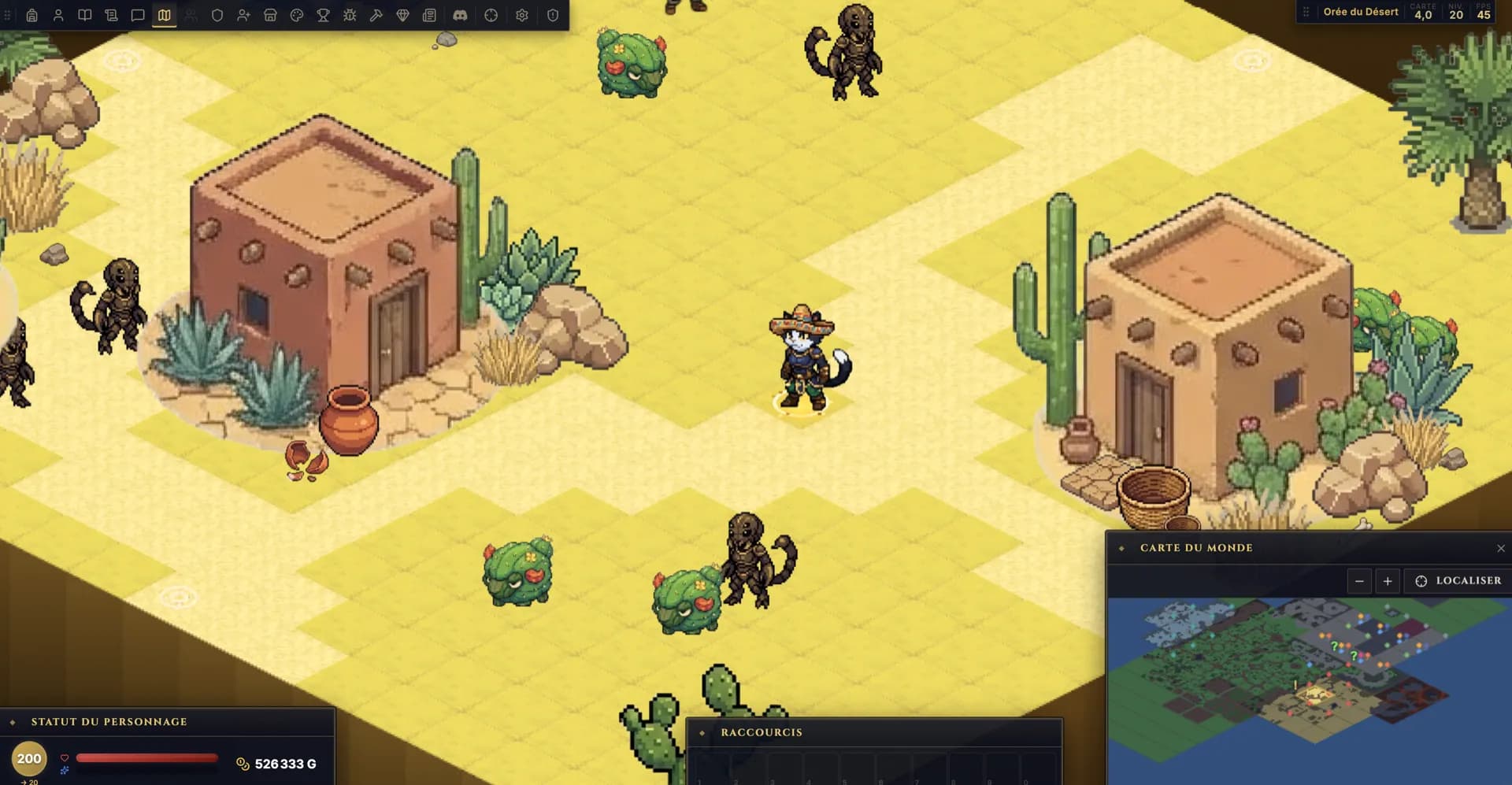This screenshot has width=1512, height=785.
Task: Open the Discord icon in the toolbar
Action: [x=462, y=15]
